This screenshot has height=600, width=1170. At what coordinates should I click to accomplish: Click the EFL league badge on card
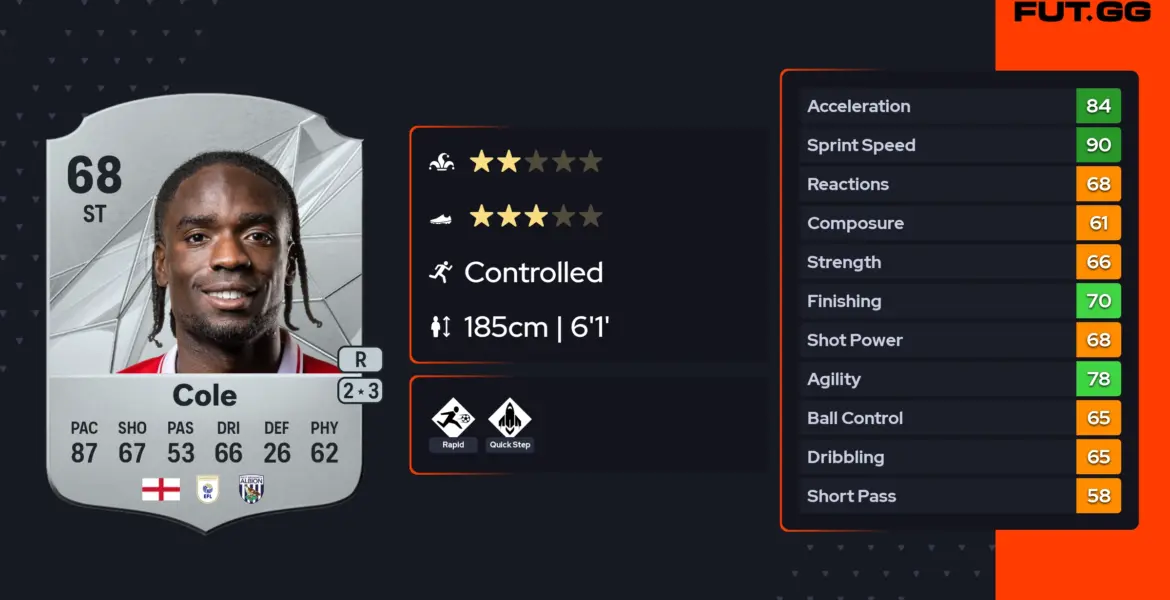pos(206,489)
